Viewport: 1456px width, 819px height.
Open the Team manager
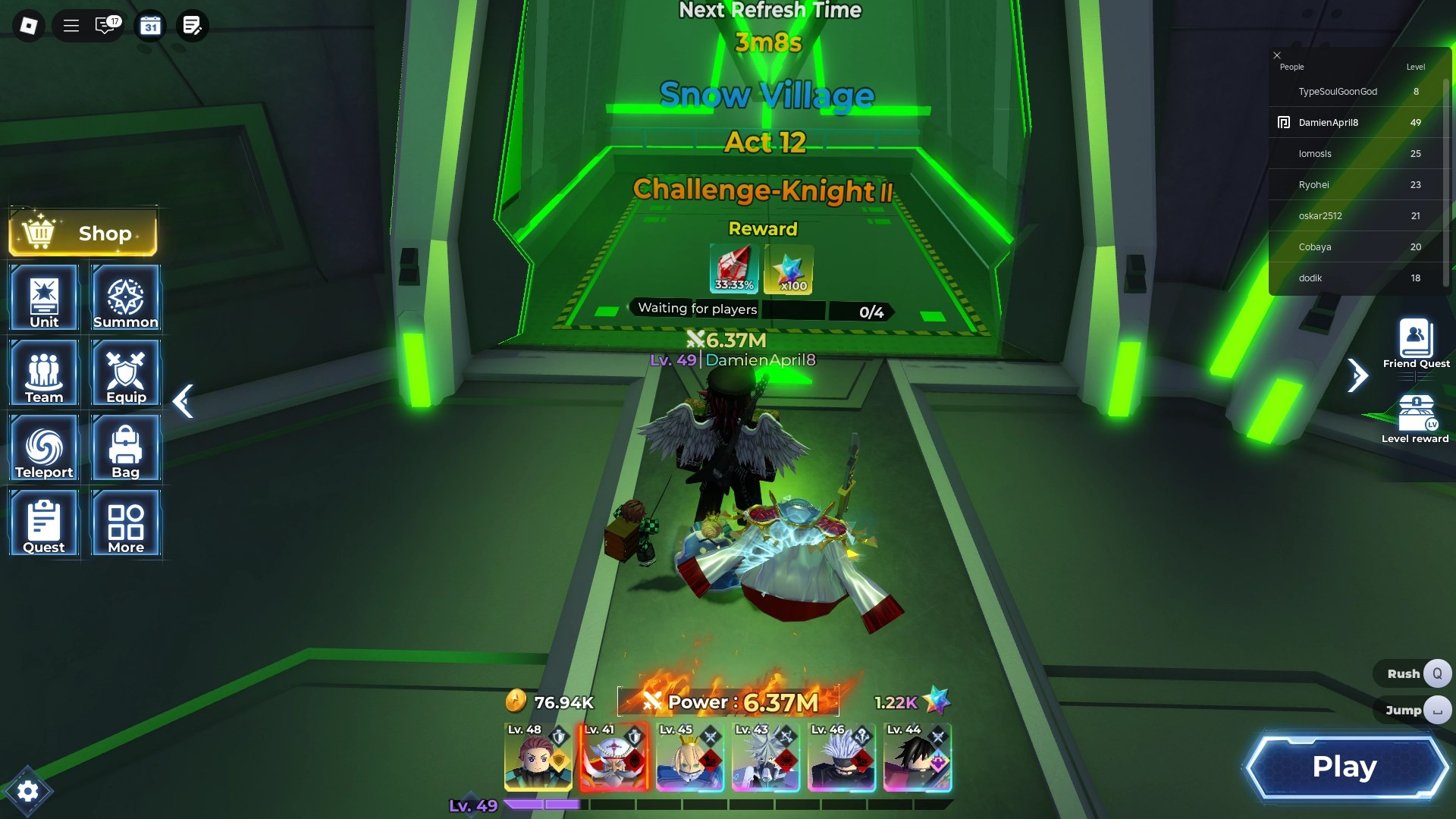[43, 373]
